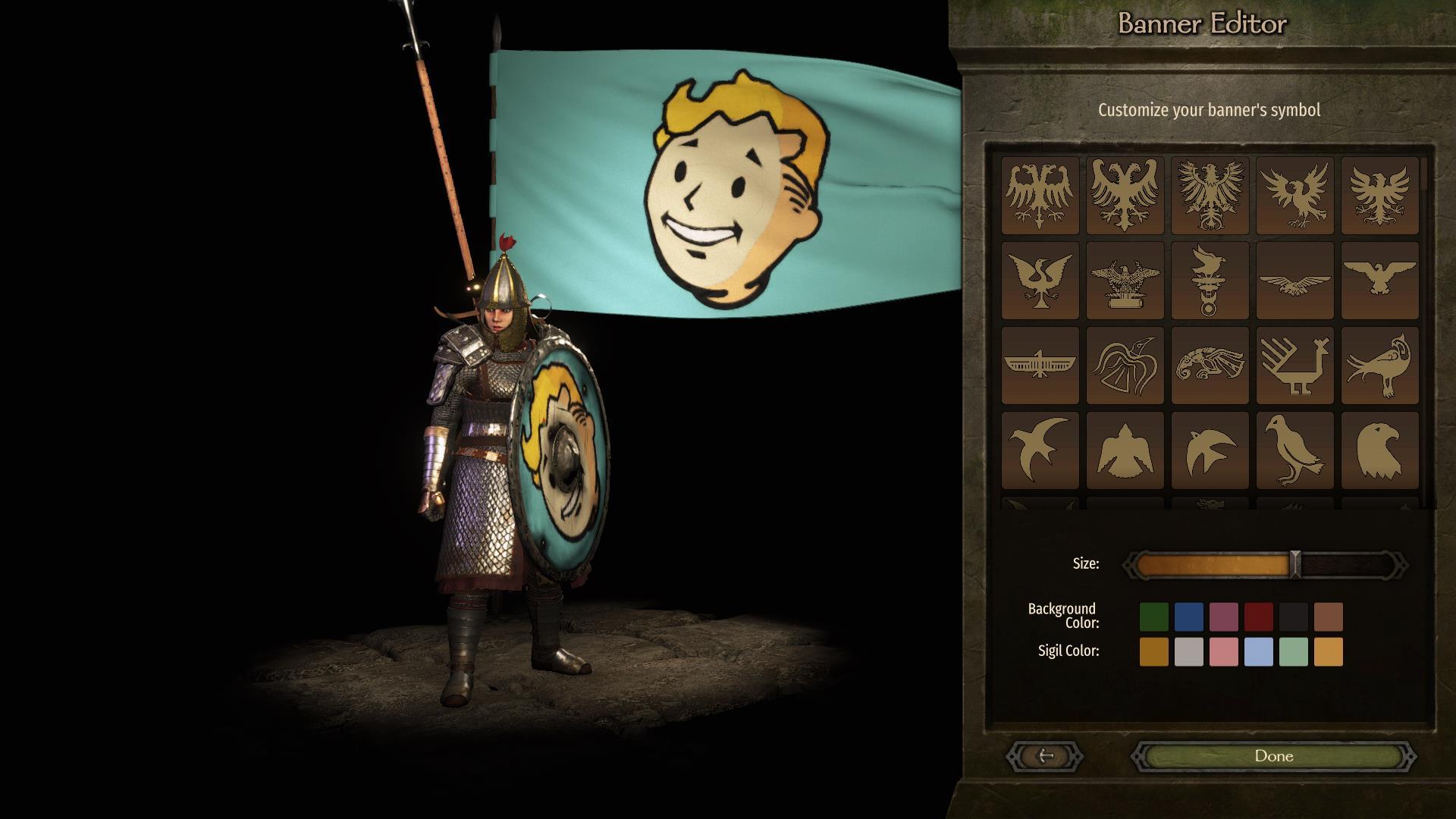Select the light blue sigil color
1456x819 pixels.
tap(1259, 652)
